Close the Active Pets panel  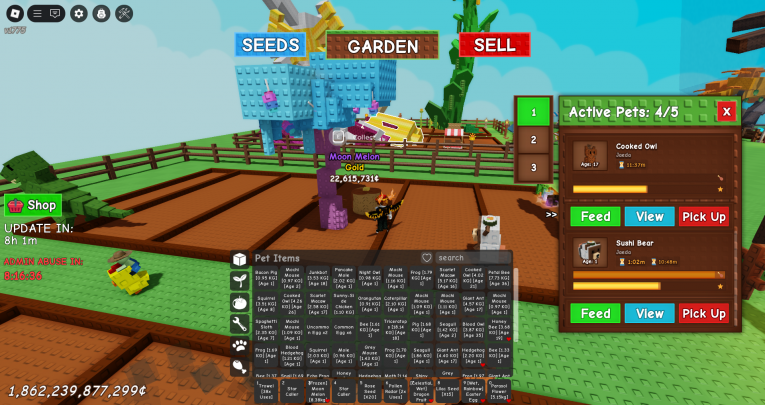click(727, 112)
